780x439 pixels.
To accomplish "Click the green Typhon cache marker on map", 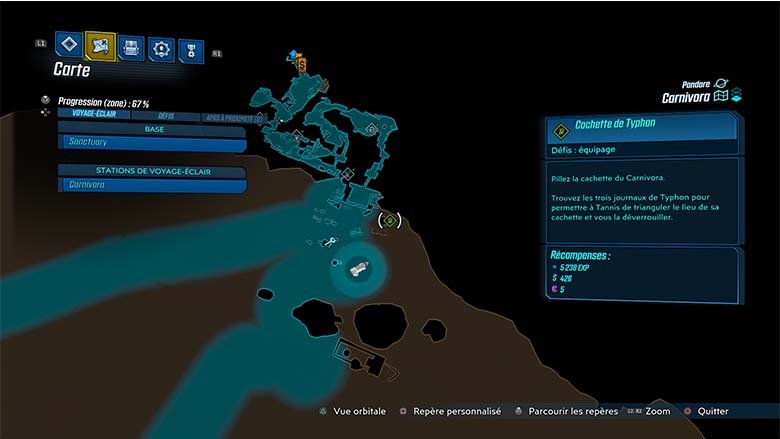I will 390,219.
